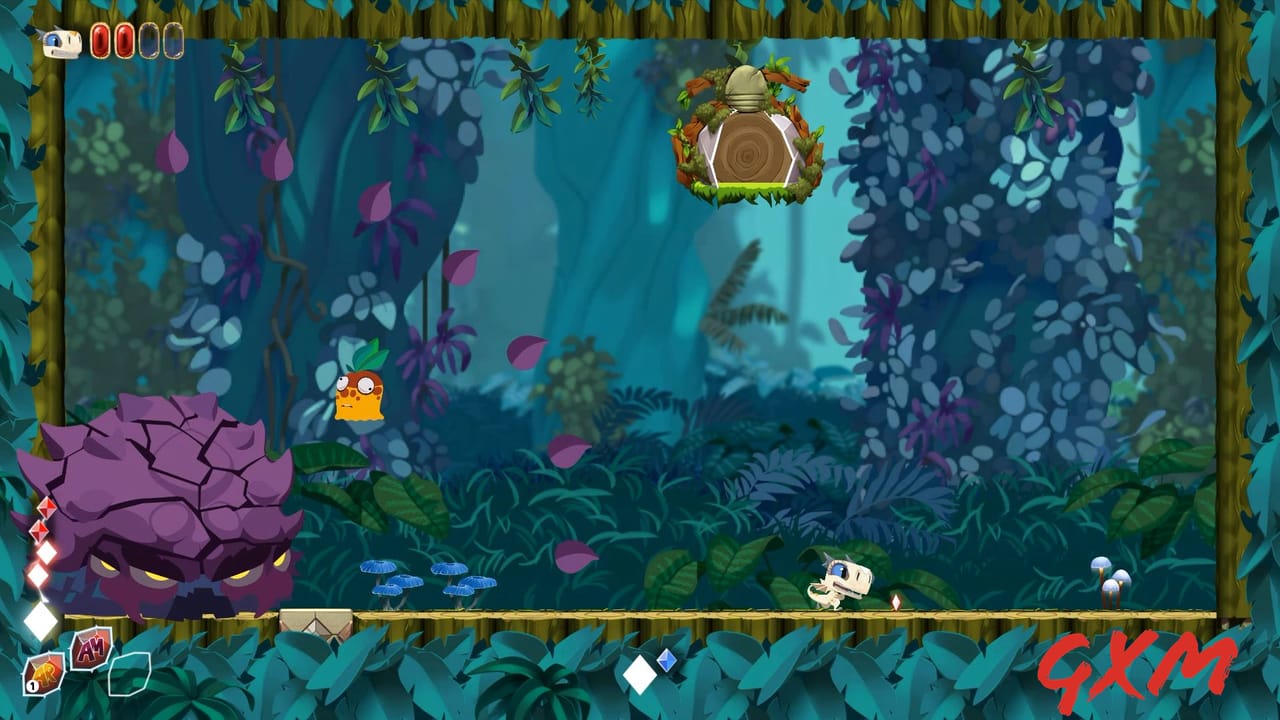The image size is (1280, 720).
Task: Expand the topmost red gem on boss meter
Action: (45, 507)
